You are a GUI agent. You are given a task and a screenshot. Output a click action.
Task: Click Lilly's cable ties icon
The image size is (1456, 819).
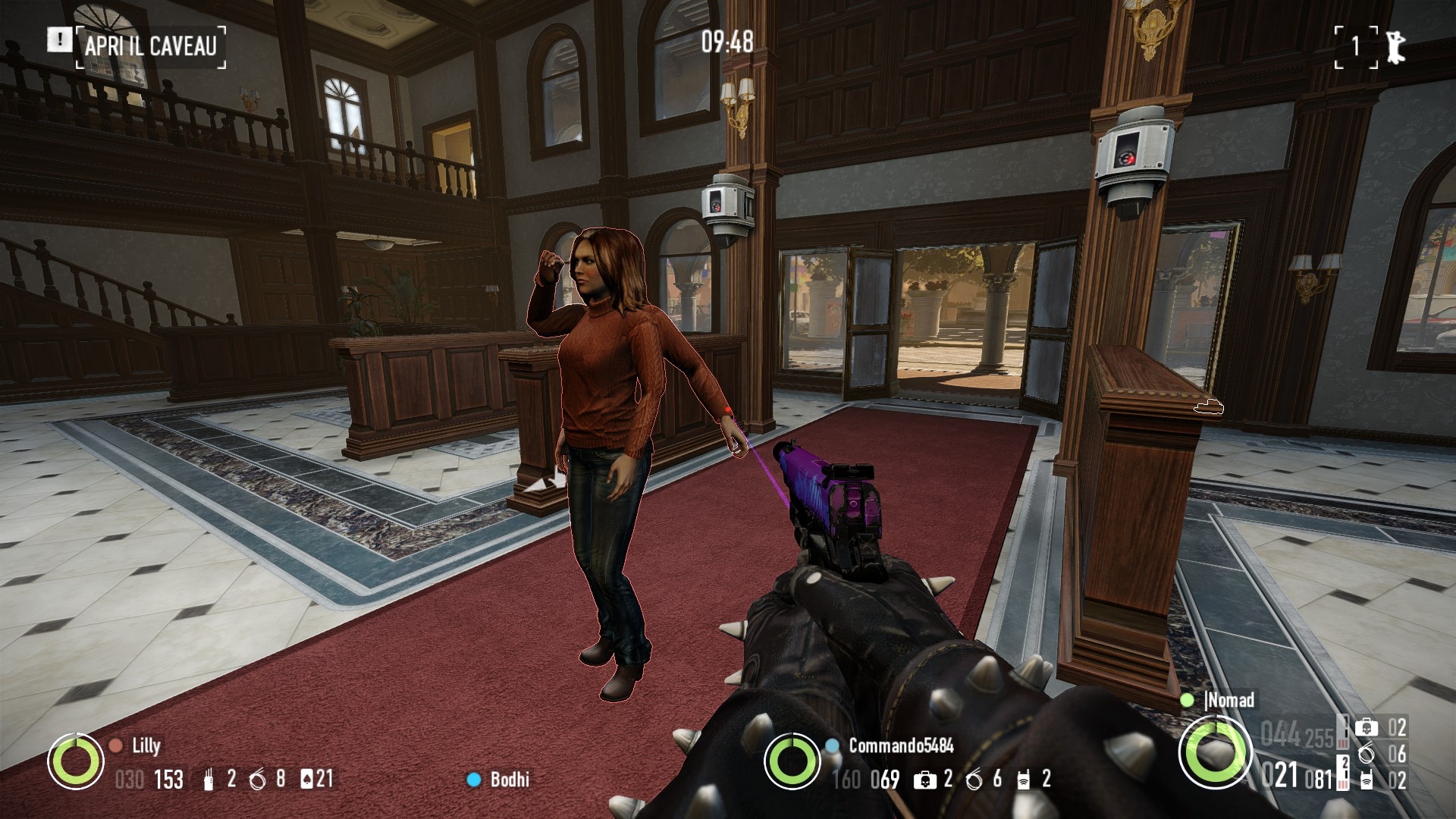point(257,780)
